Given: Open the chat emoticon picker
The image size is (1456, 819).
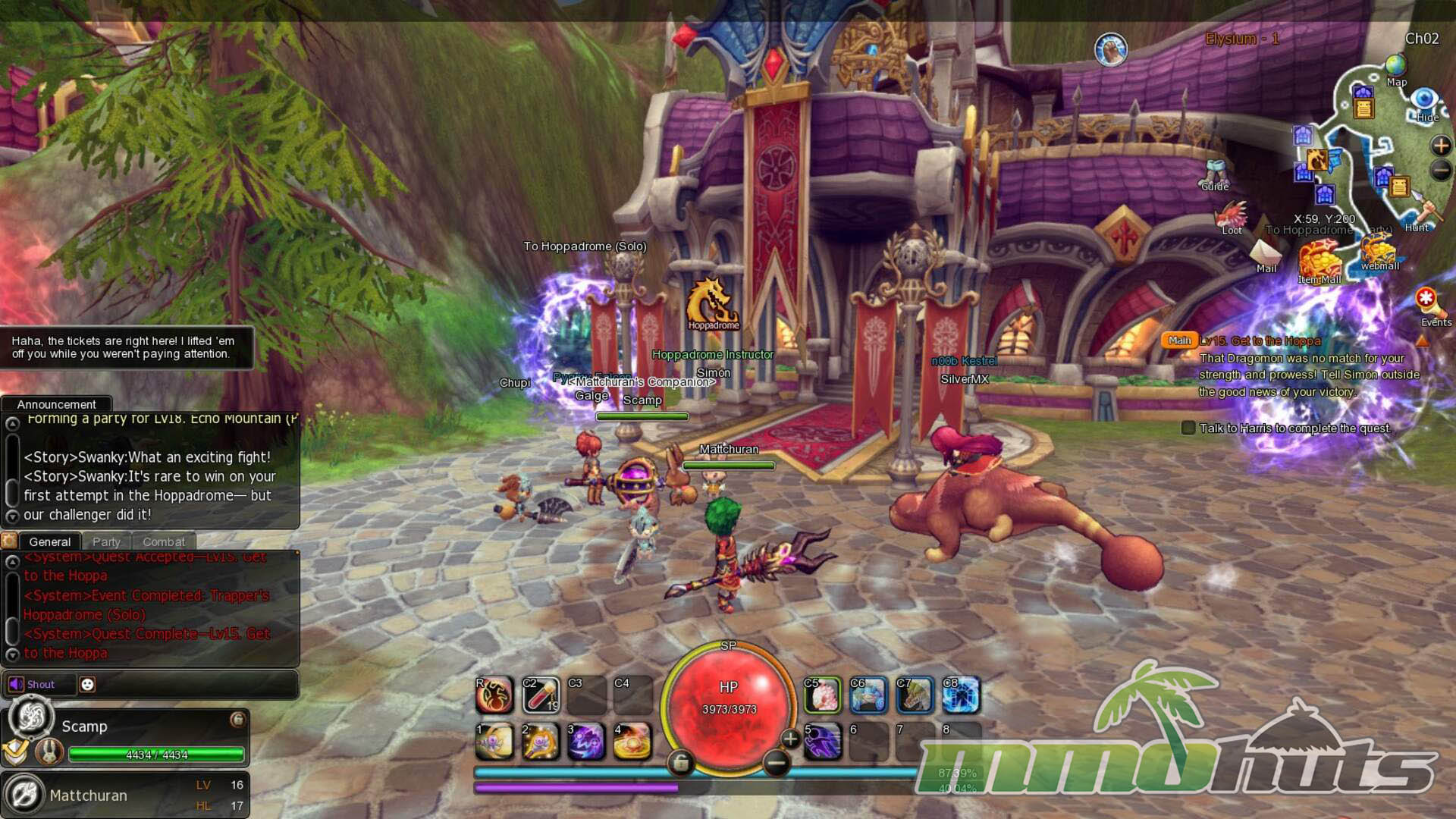Looking at the screenshot, I should [x=87, y=684].
